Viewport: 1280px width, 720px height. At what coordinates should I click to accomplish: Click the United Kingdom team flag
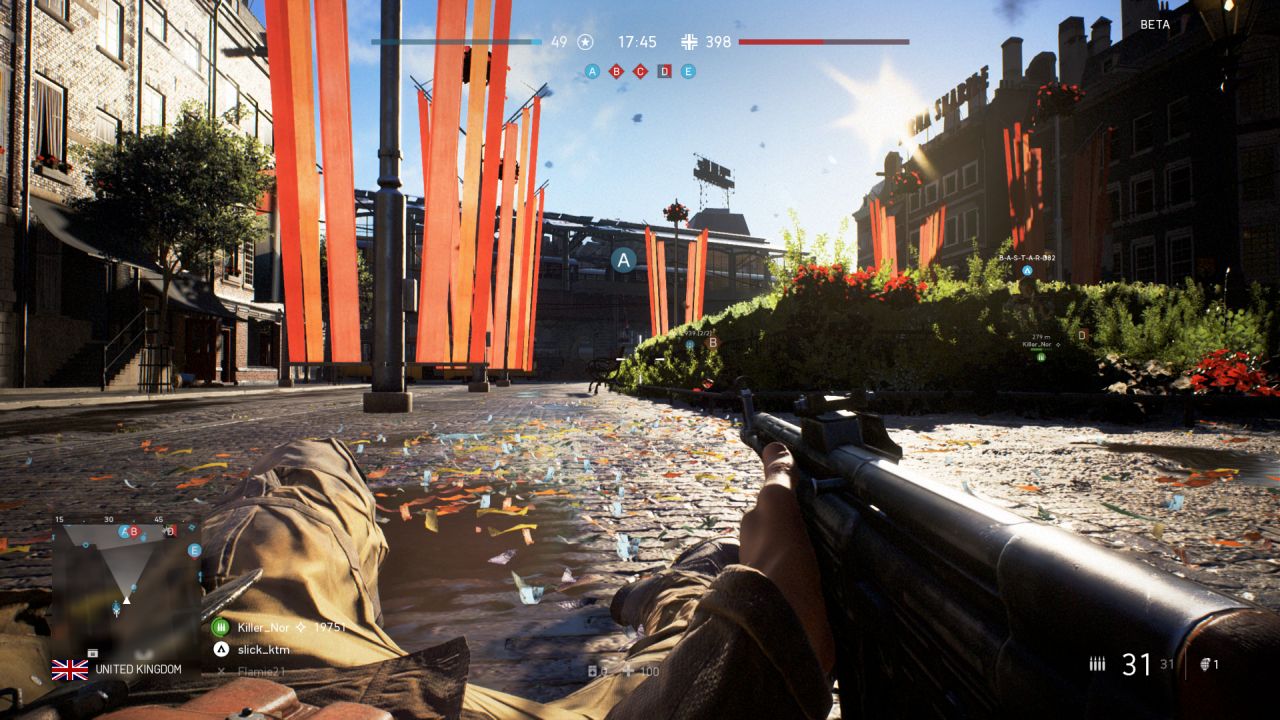[70, 669]
